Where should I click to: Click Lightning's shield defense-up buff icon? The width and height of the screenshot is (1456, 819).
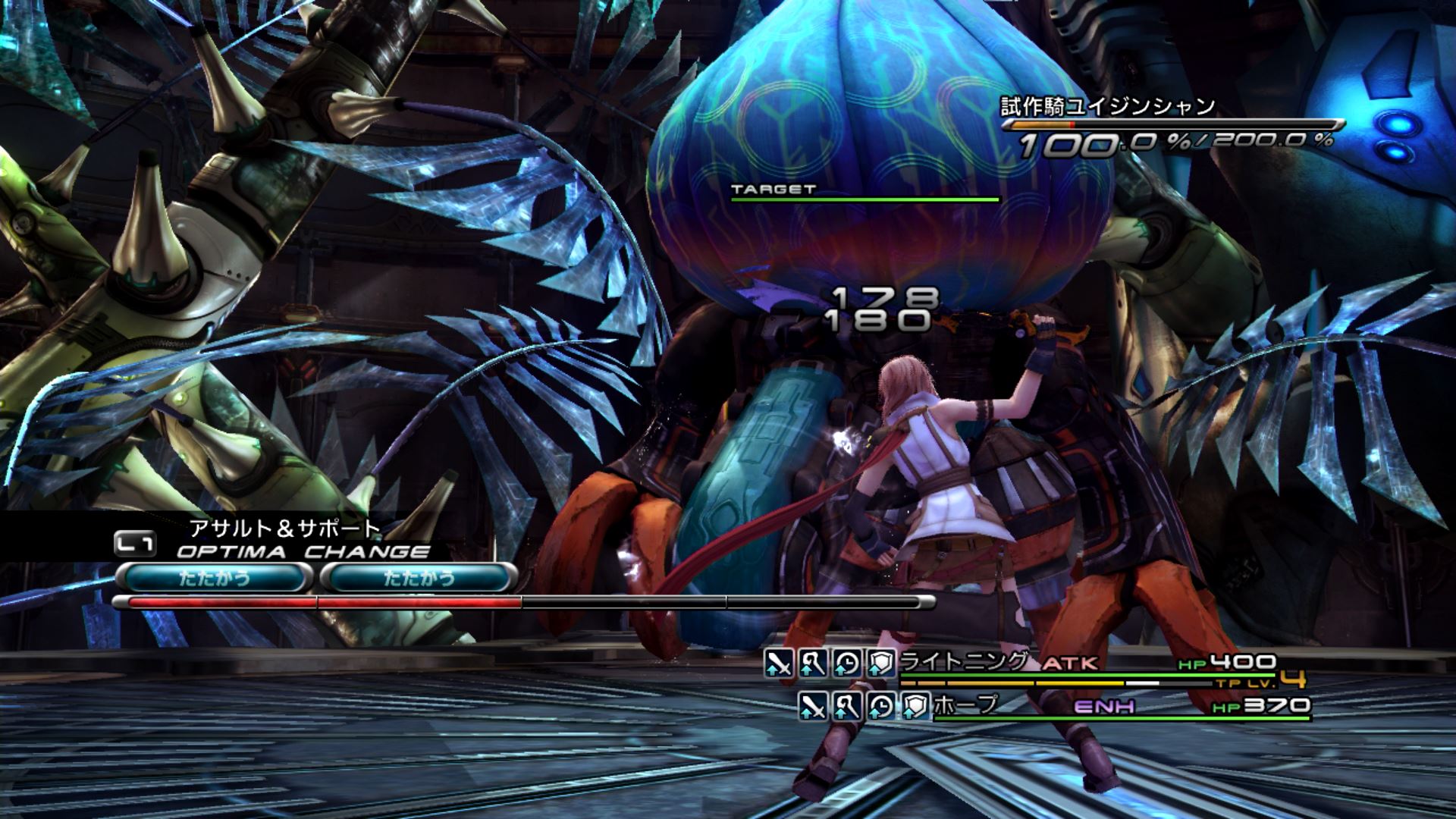pos(880,664)
